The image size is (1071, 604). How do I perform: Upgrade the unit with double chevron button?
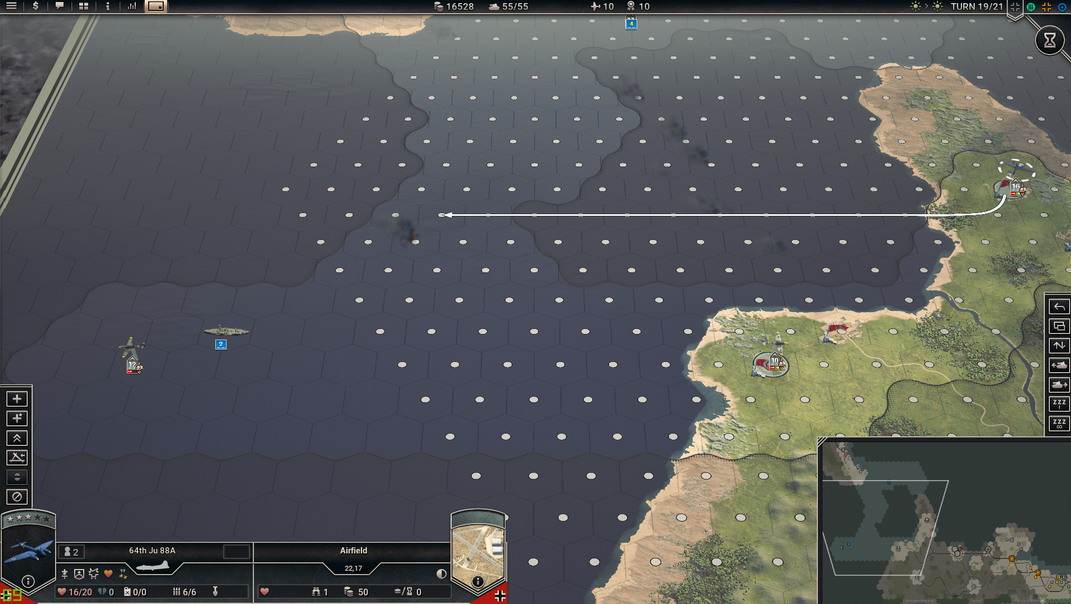click(16, 438)
